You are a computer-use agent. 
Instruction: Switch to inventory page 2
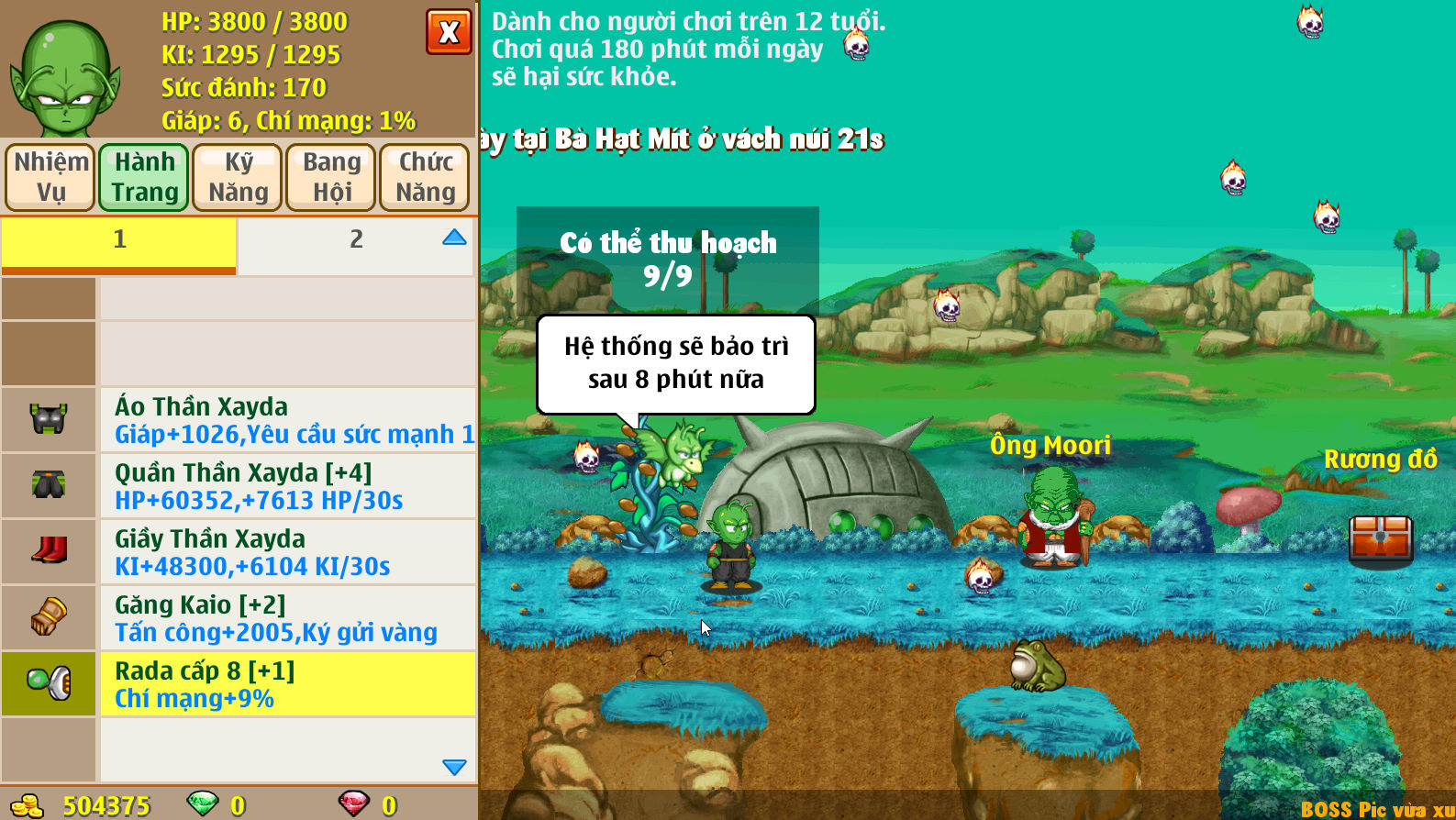point(355,238)
